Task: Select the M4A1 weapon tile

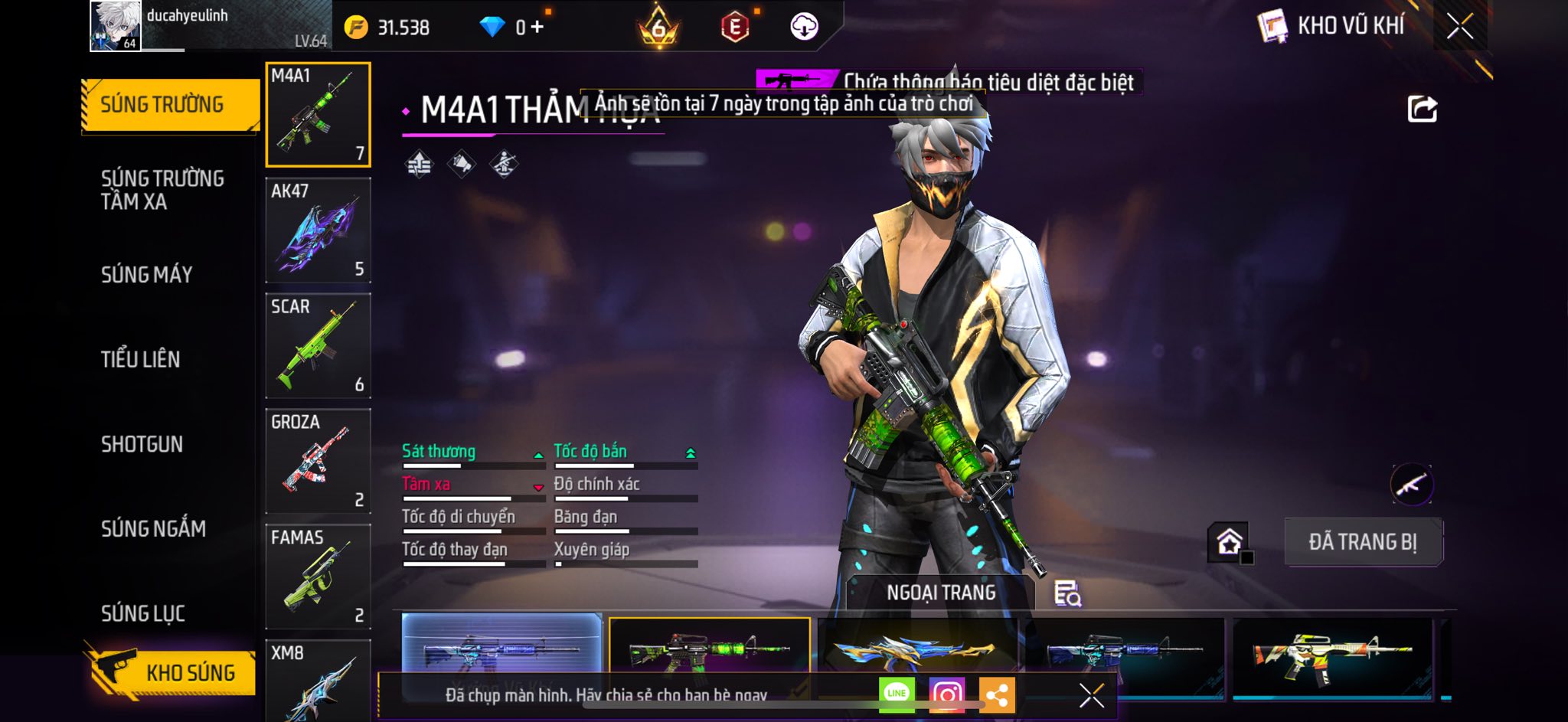Action: 318,115
